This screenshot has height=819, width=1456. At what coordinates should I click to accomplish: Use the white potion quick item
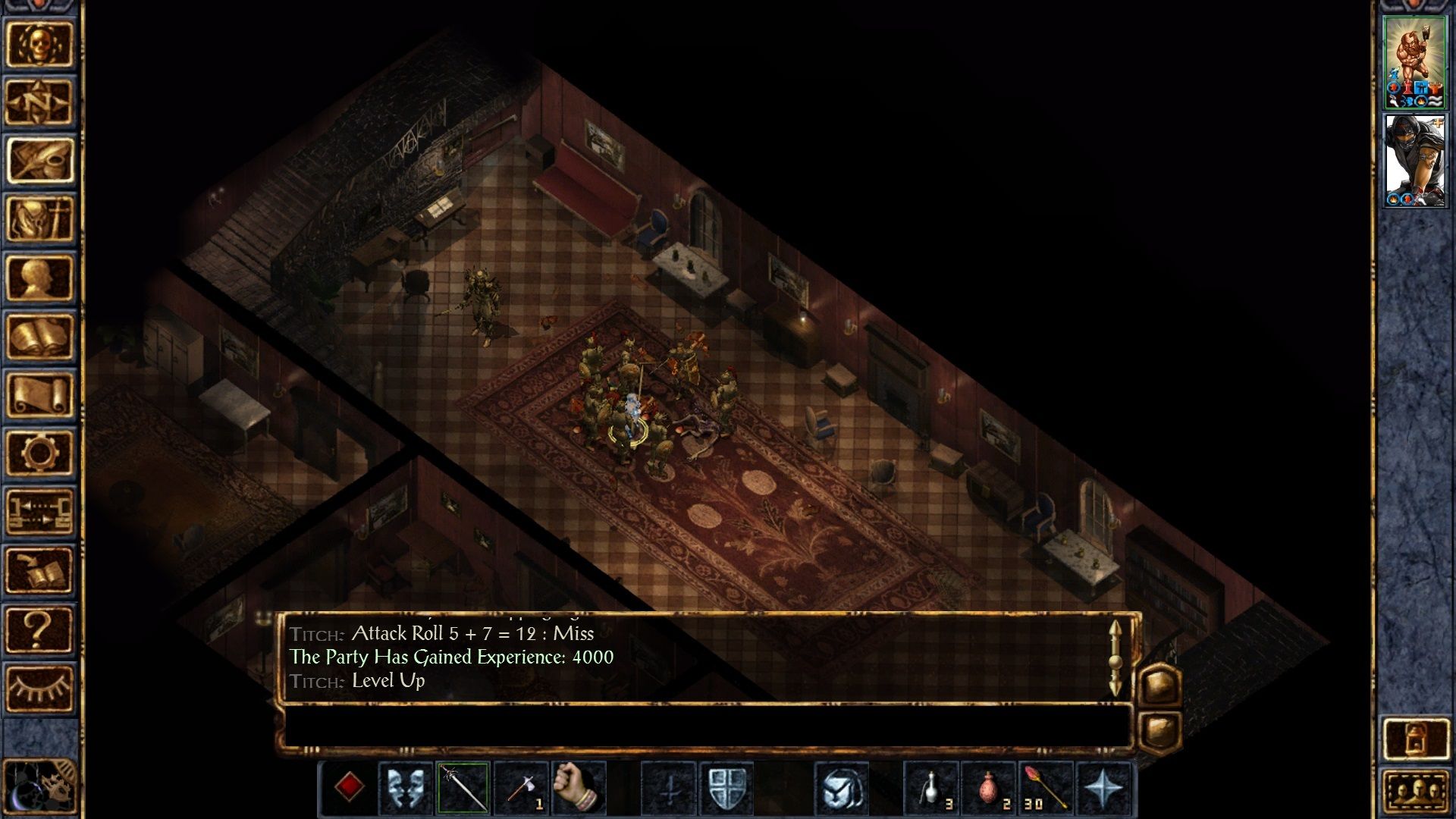click(x=931, y=789)
